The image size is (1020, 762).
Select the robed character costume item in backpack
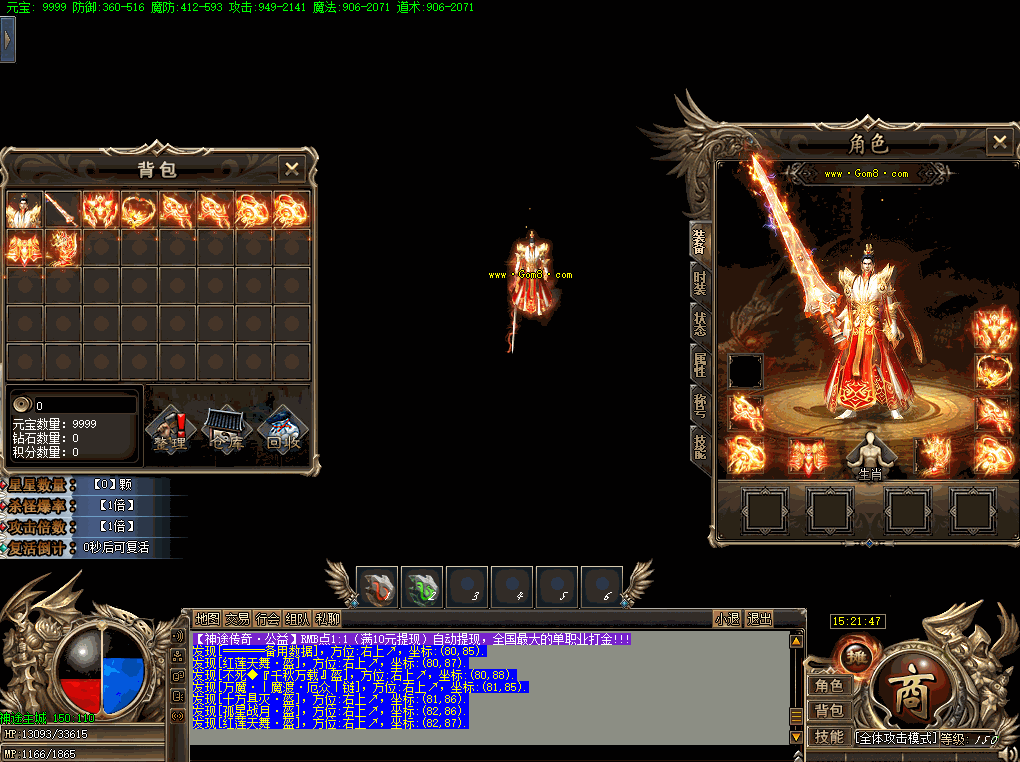24,210
